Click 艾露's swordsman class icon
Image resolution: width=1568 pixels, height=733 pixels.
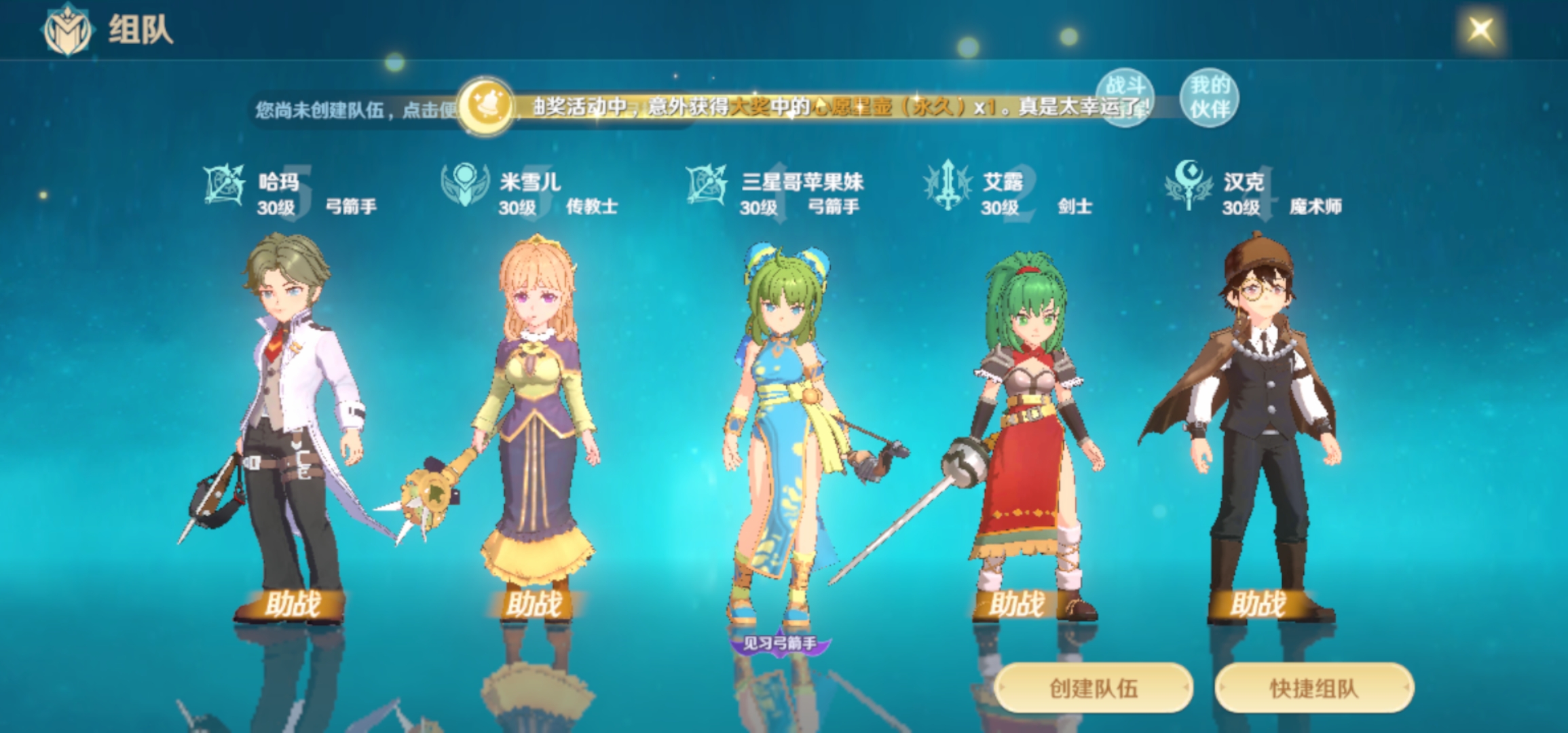click(947, 185)
